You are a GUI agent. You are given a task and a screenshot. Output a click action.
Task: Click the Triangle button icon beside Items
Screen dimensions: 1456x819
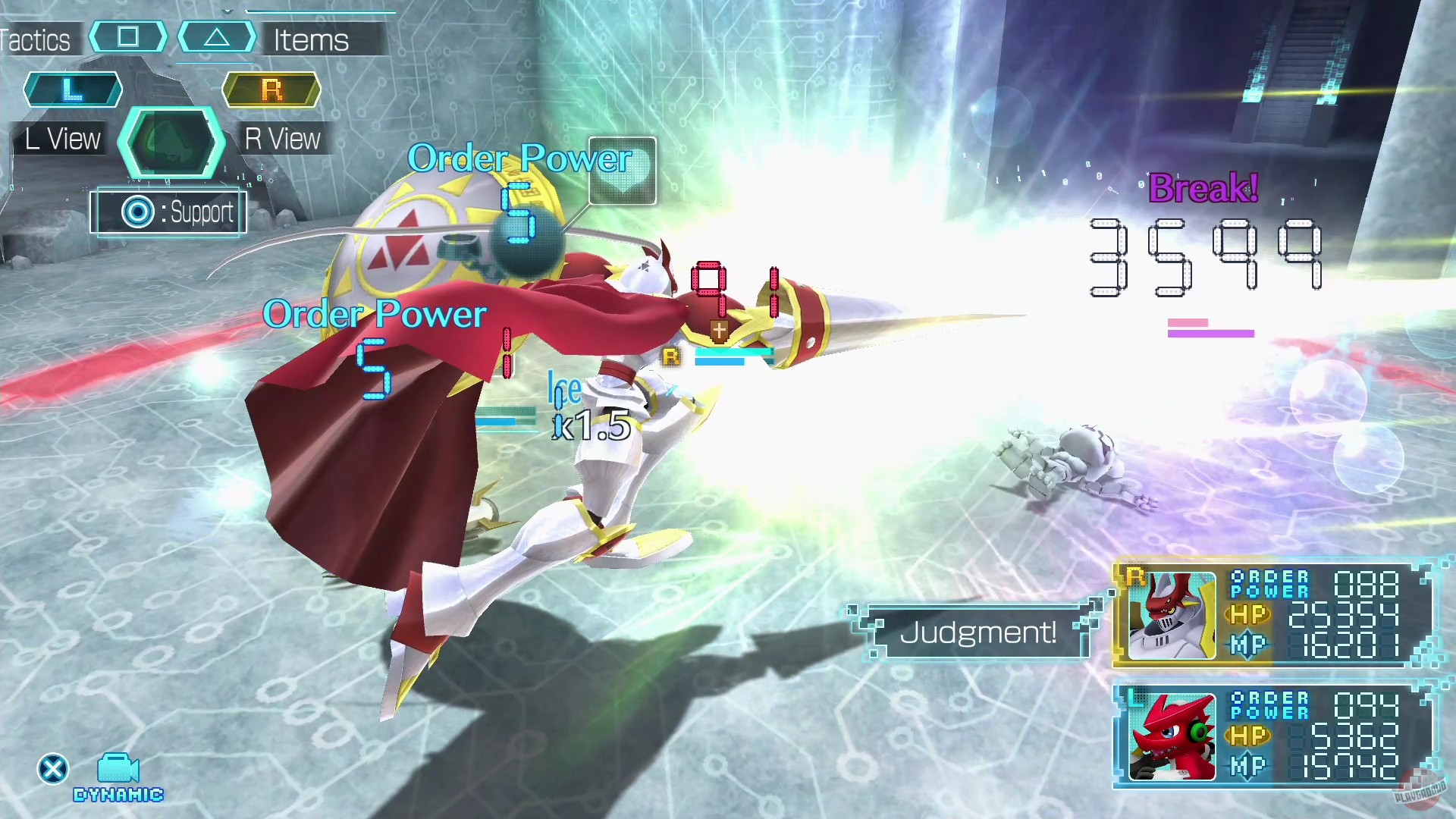click(218, 36)
